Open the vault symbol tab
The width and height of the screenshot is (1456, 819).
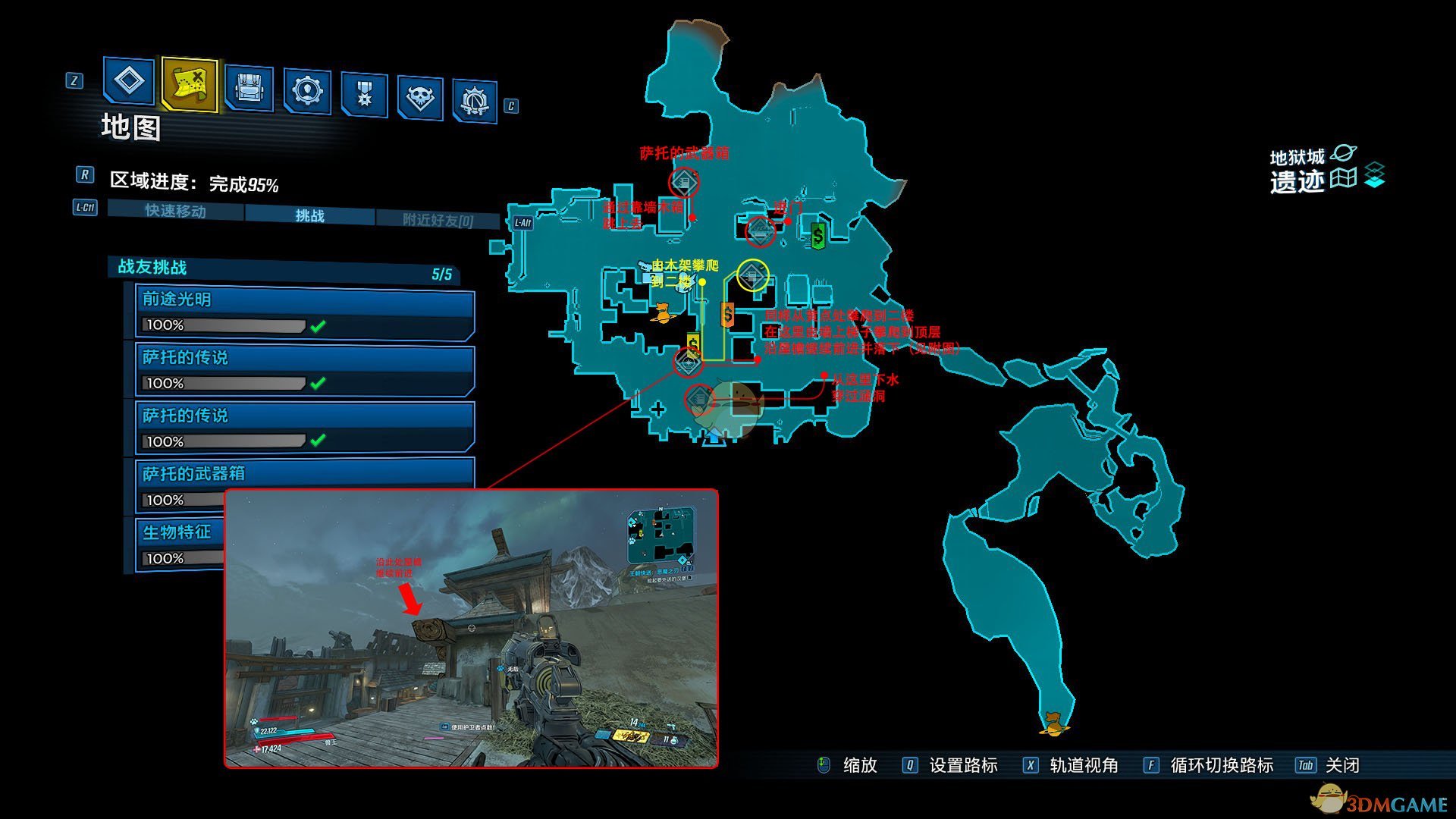pyautogui.click(x=475, y=101)
